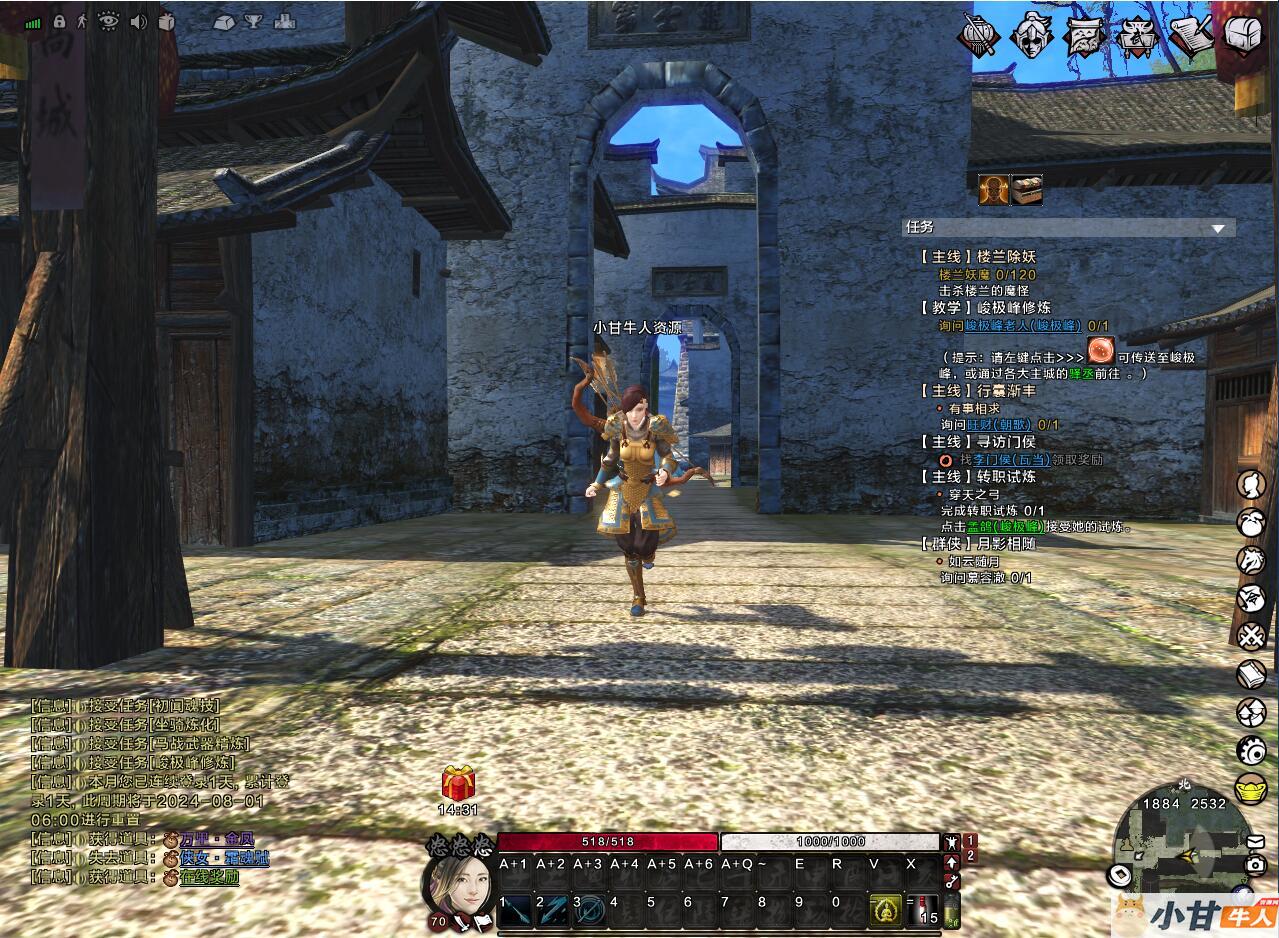The height and width of the screenshot is (938, 1279).
Task: Click the 在线奖励 link in chat log
Action: coord(209,877)
